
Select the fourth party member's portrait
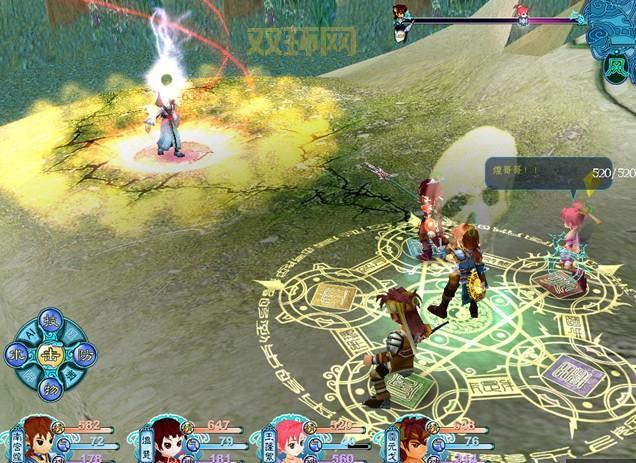pyautogui.click(x=412, y=440)
